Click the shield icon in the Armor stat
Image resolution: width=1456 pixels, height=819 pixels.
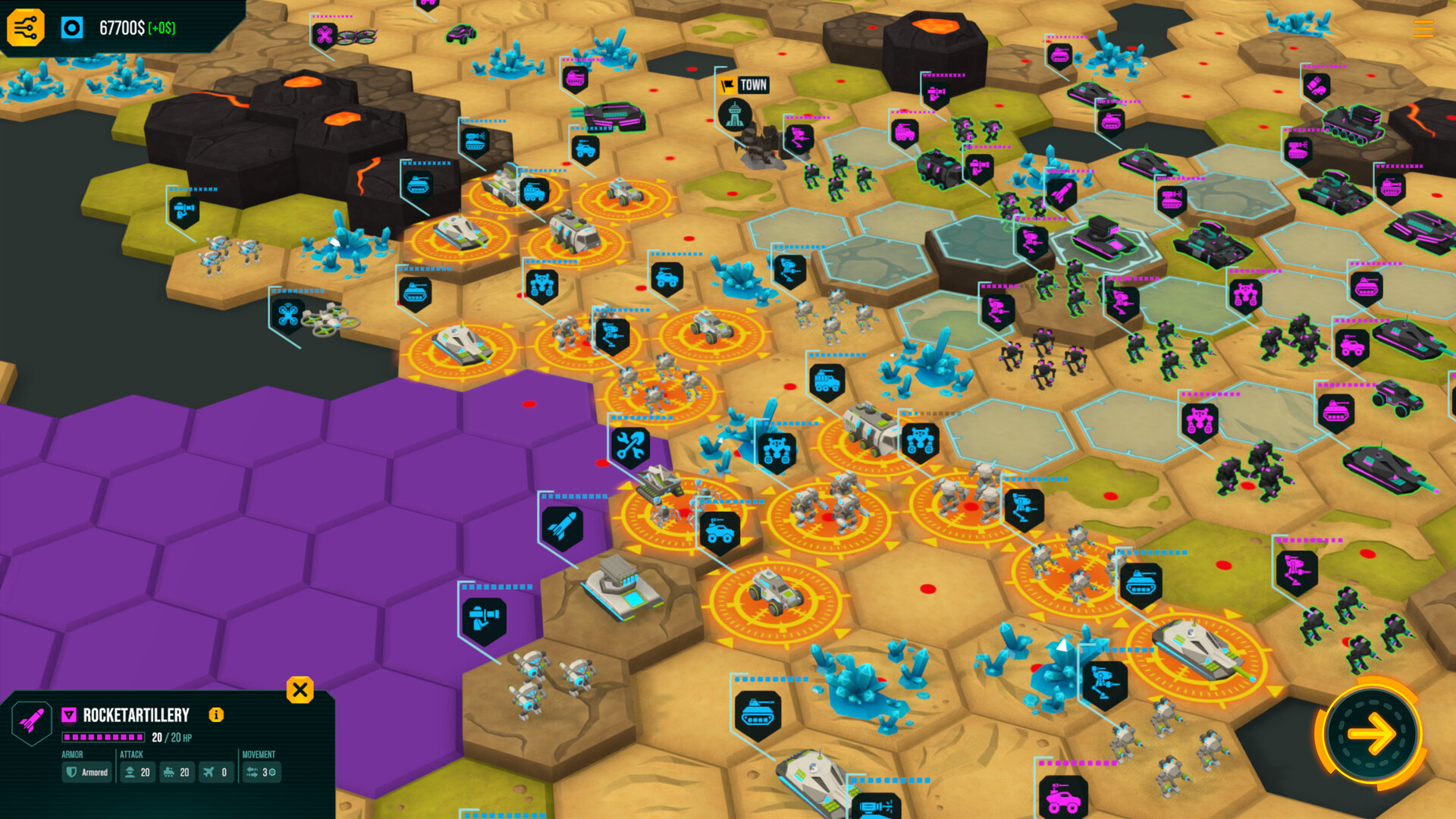[71, 773]
